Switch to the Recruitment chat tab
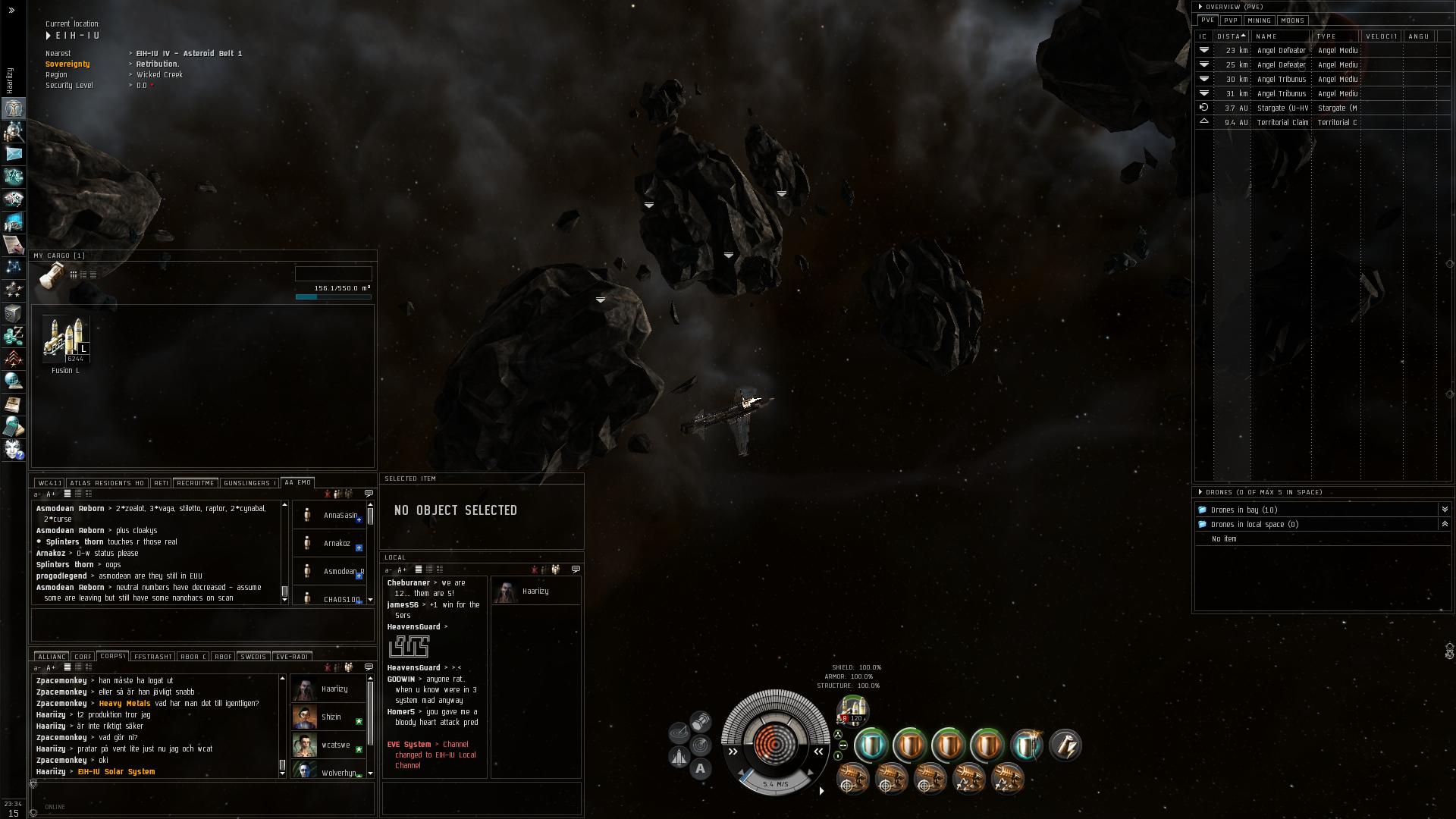 click(x=195, y=483)
